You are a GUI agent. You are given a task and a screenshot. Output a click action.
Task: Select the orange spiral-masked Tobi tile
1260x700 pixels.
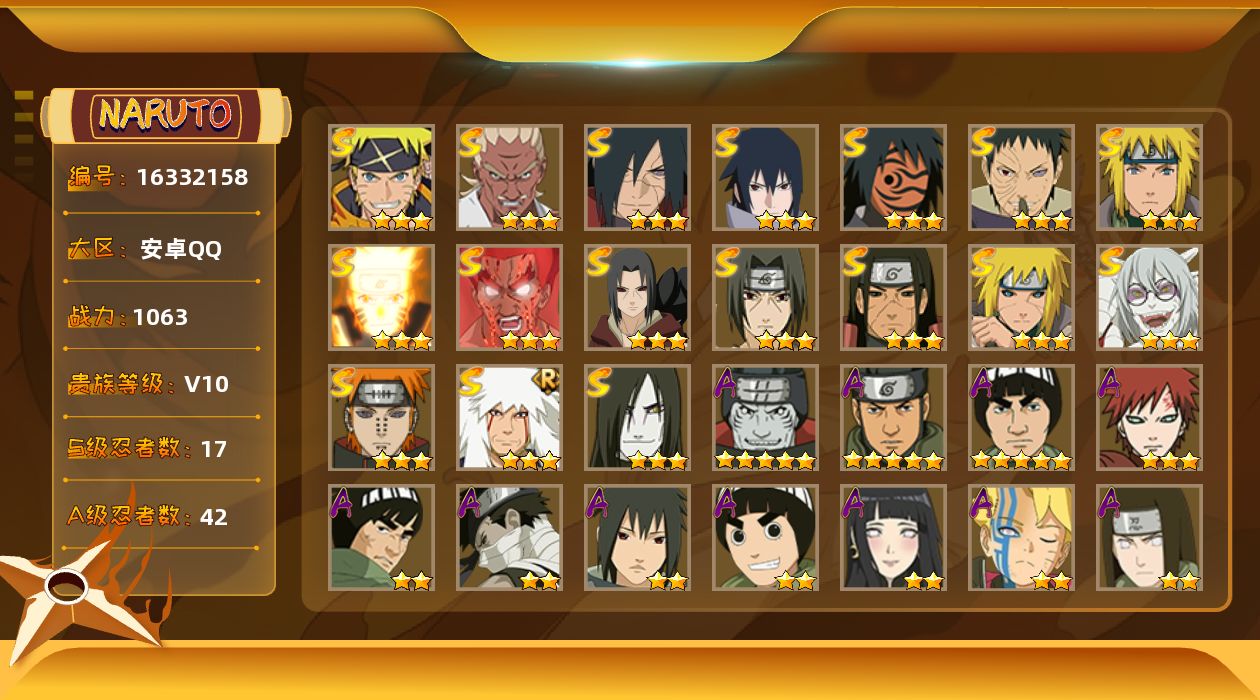tap(893, 177)
